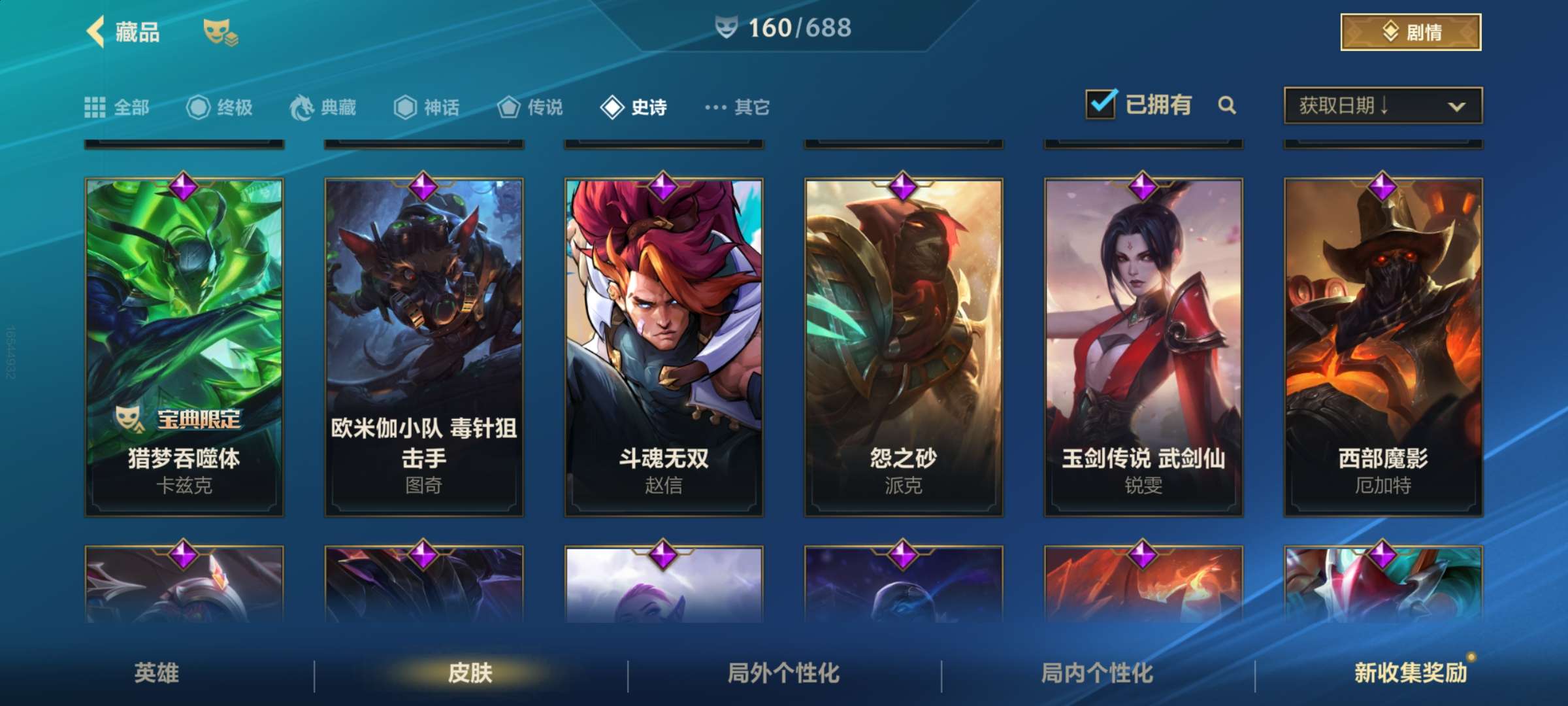Image resolution: width=1568 pixels, height=706 pixels.
Task: Open the 剧情 story button
Action: [1410, 32]
